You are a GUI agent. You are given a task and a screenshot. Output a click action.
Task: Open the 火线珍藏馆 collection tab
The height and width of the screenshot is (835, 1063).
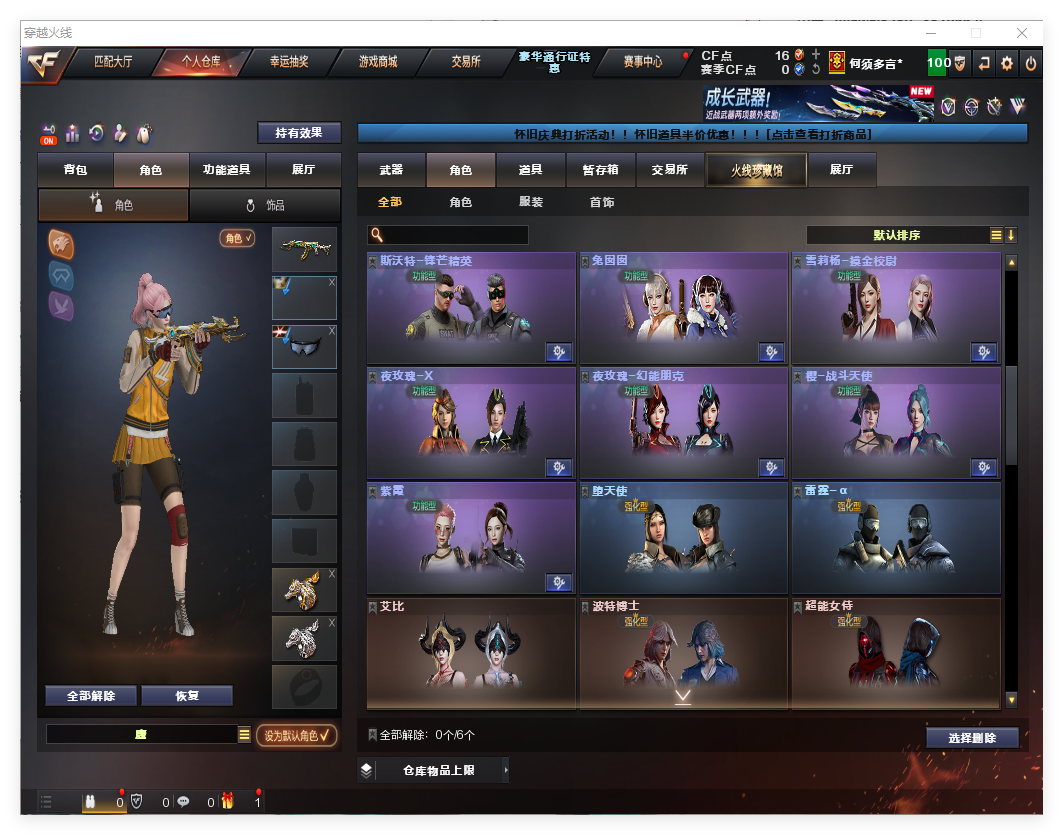[756, 170]
